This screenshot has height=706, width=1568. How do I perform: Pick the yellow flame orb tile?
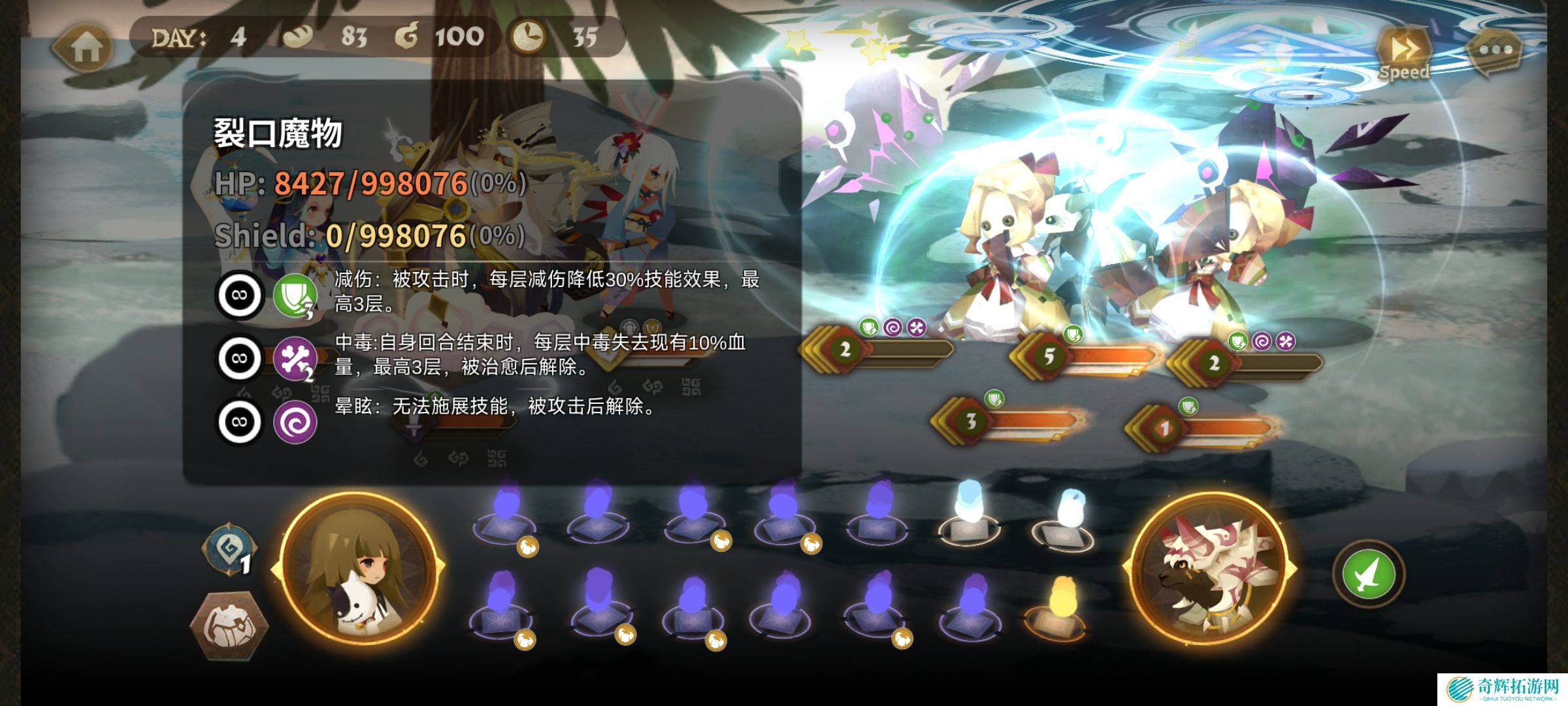pyautogui.click(x=1063, y=606)
